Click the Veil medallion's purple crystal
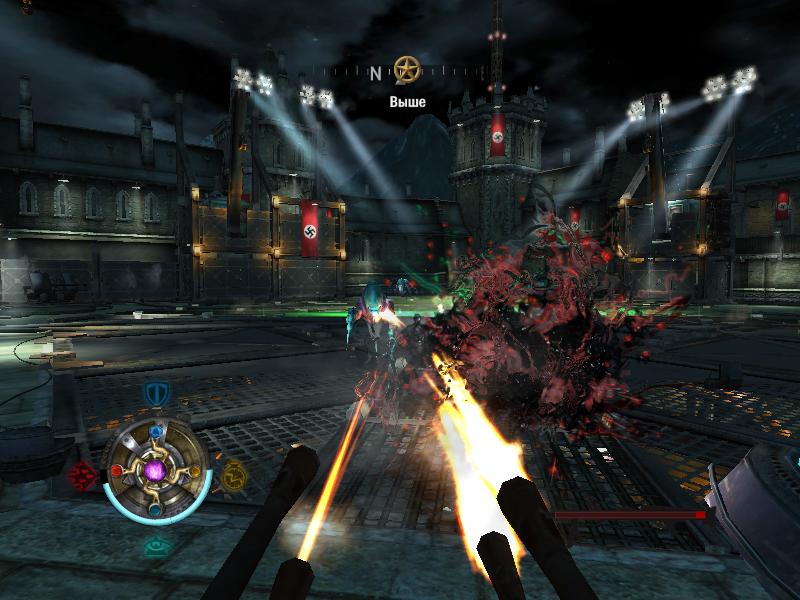 click(x=156, y=469)
